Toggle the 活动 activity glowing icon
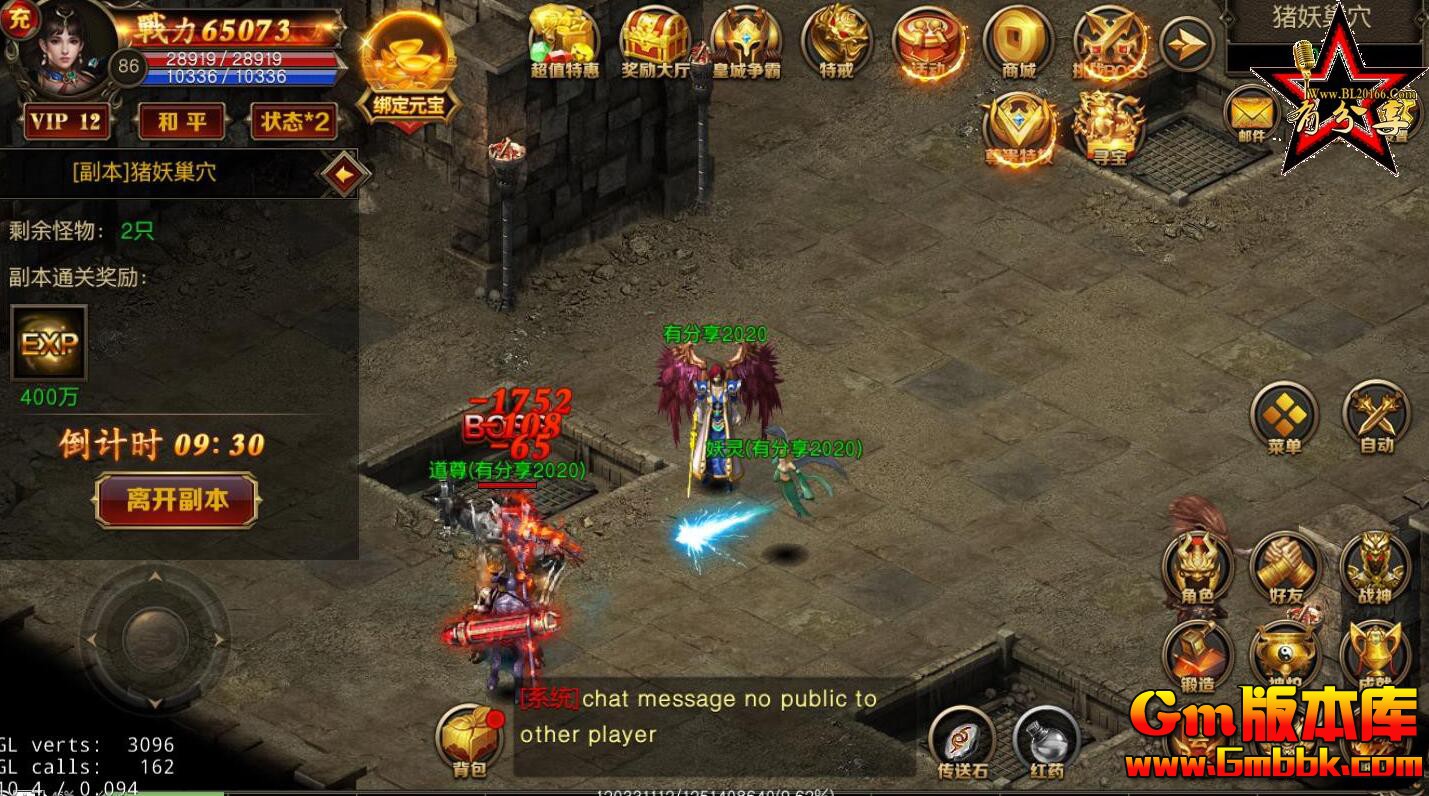This screenshot has width=1429, height=796. pyautogui.click(x=927, y=42)
